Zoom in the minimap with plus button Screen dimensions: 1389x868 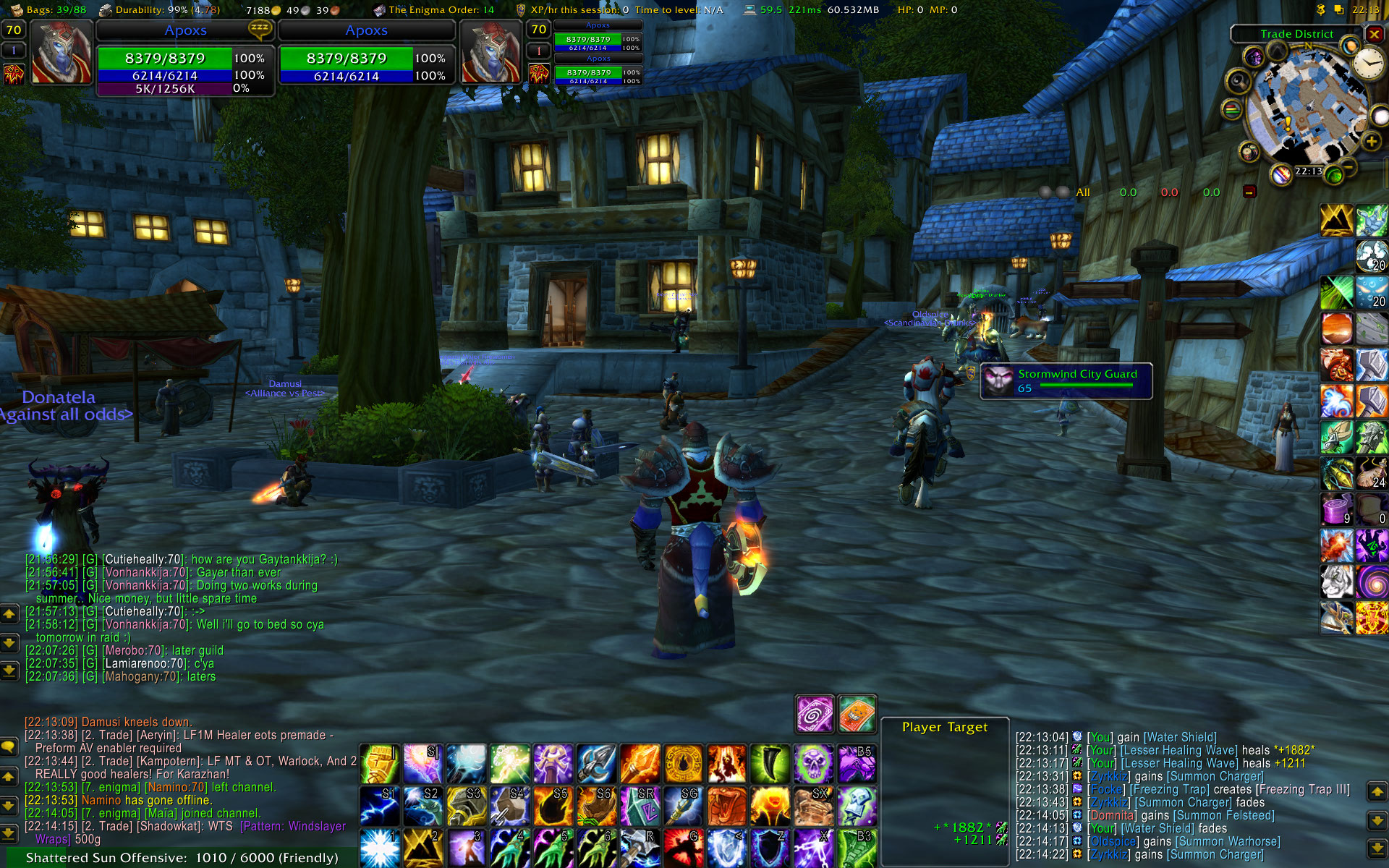(1371, 142)
